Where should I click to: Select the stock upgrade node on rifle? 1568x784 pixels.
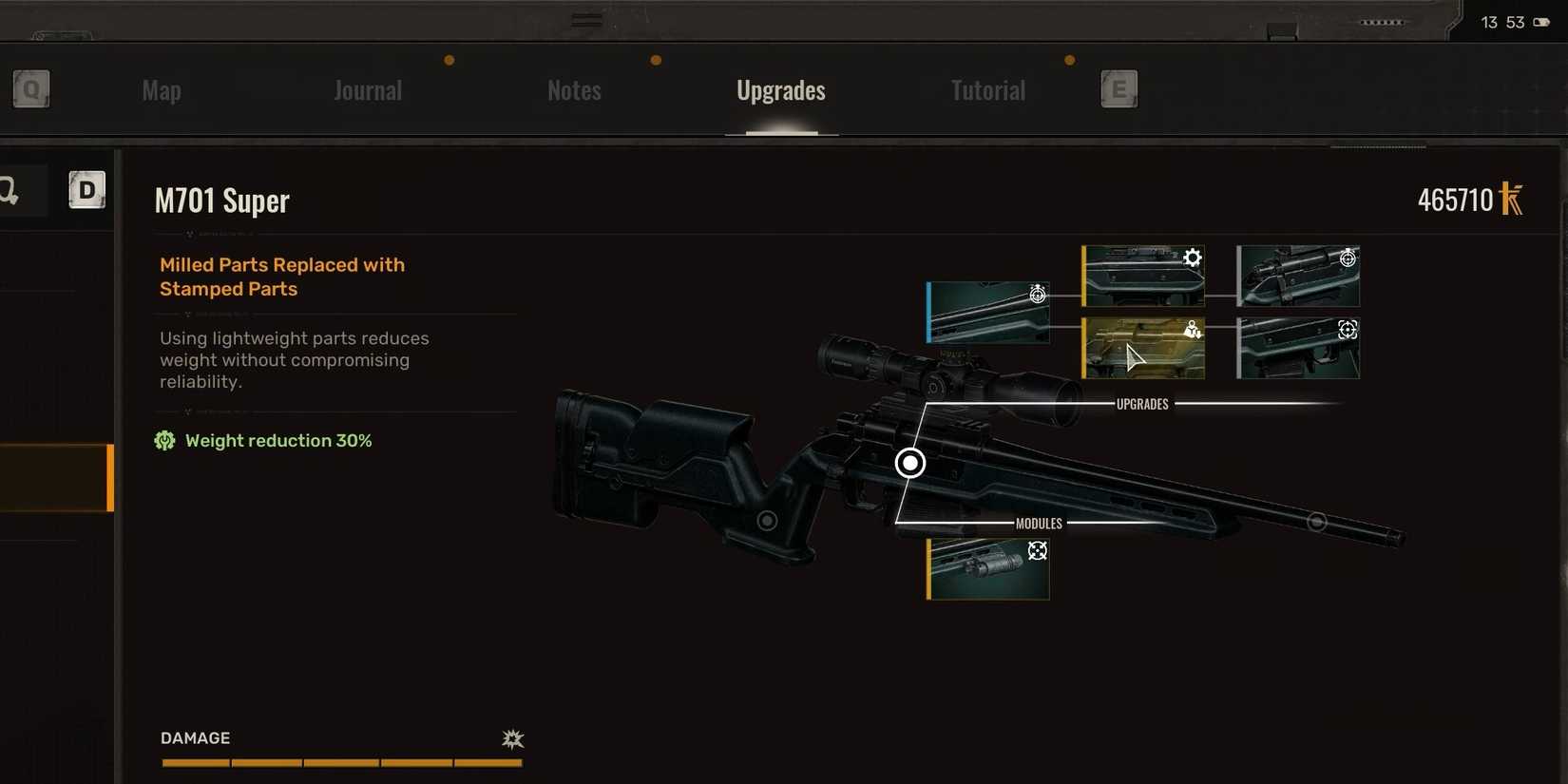tap(767, 521)
